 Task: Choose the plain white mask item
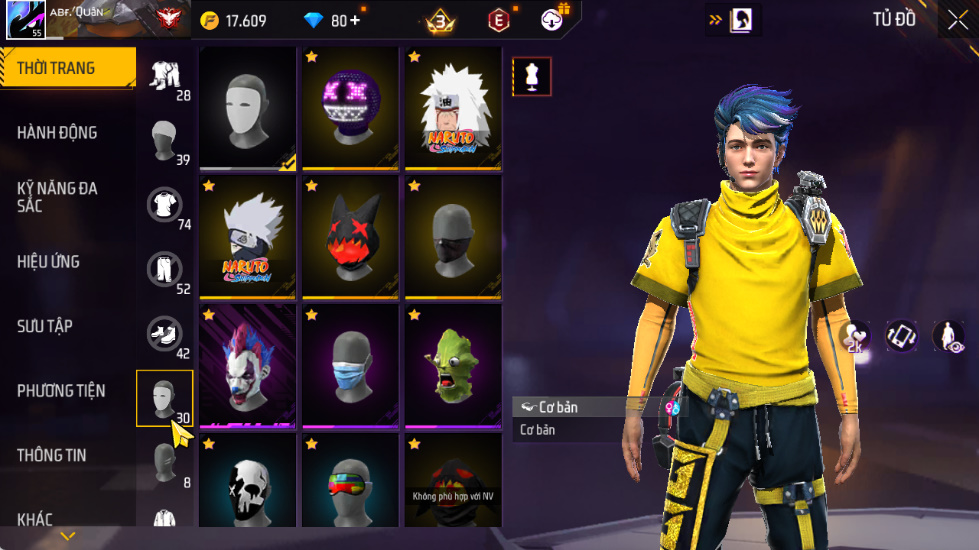coord(247,108)
